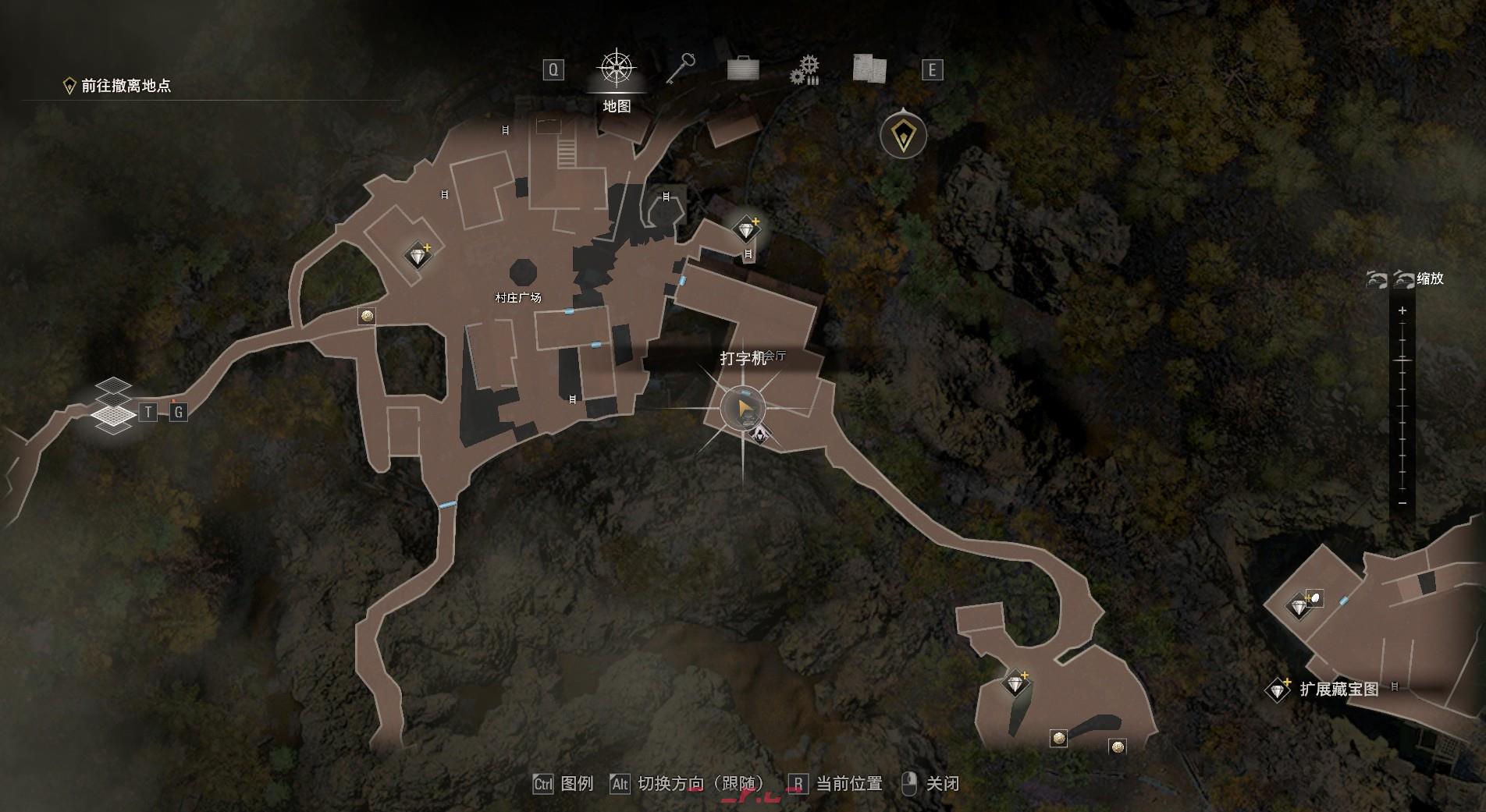Image resolution: width=1486 pixels, height=812 pixels.
Task: Zoom in with the plus sign
Action: click(1402, 310)
